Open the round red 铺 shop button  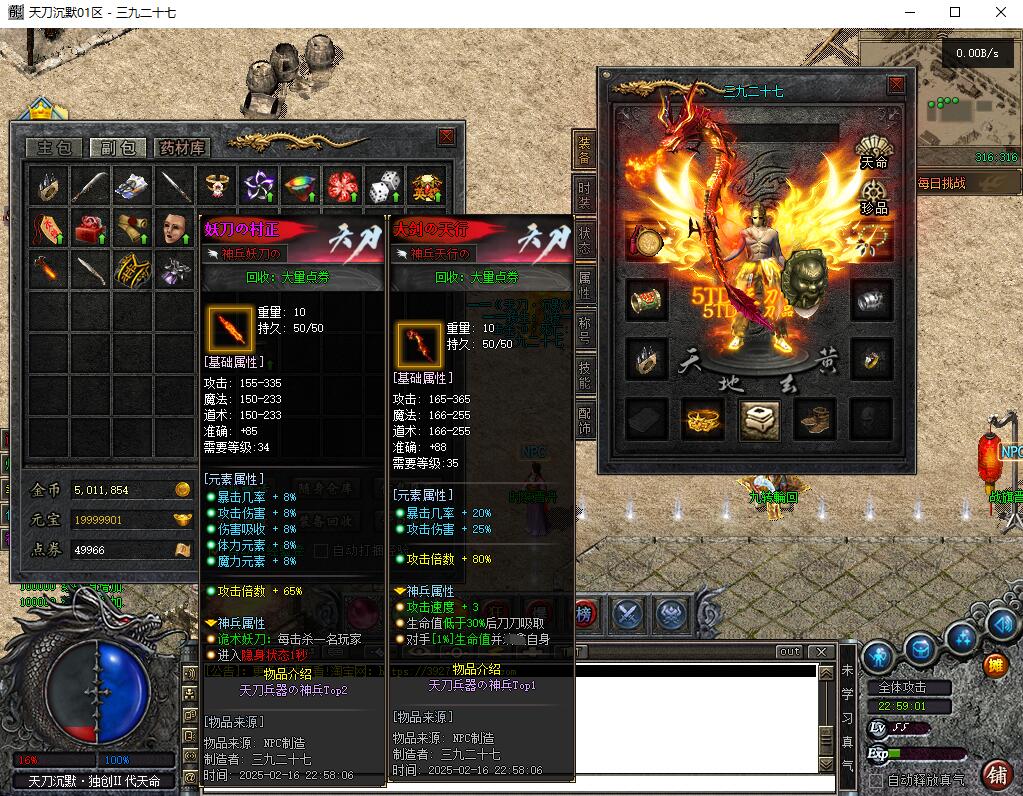point(996,773)
